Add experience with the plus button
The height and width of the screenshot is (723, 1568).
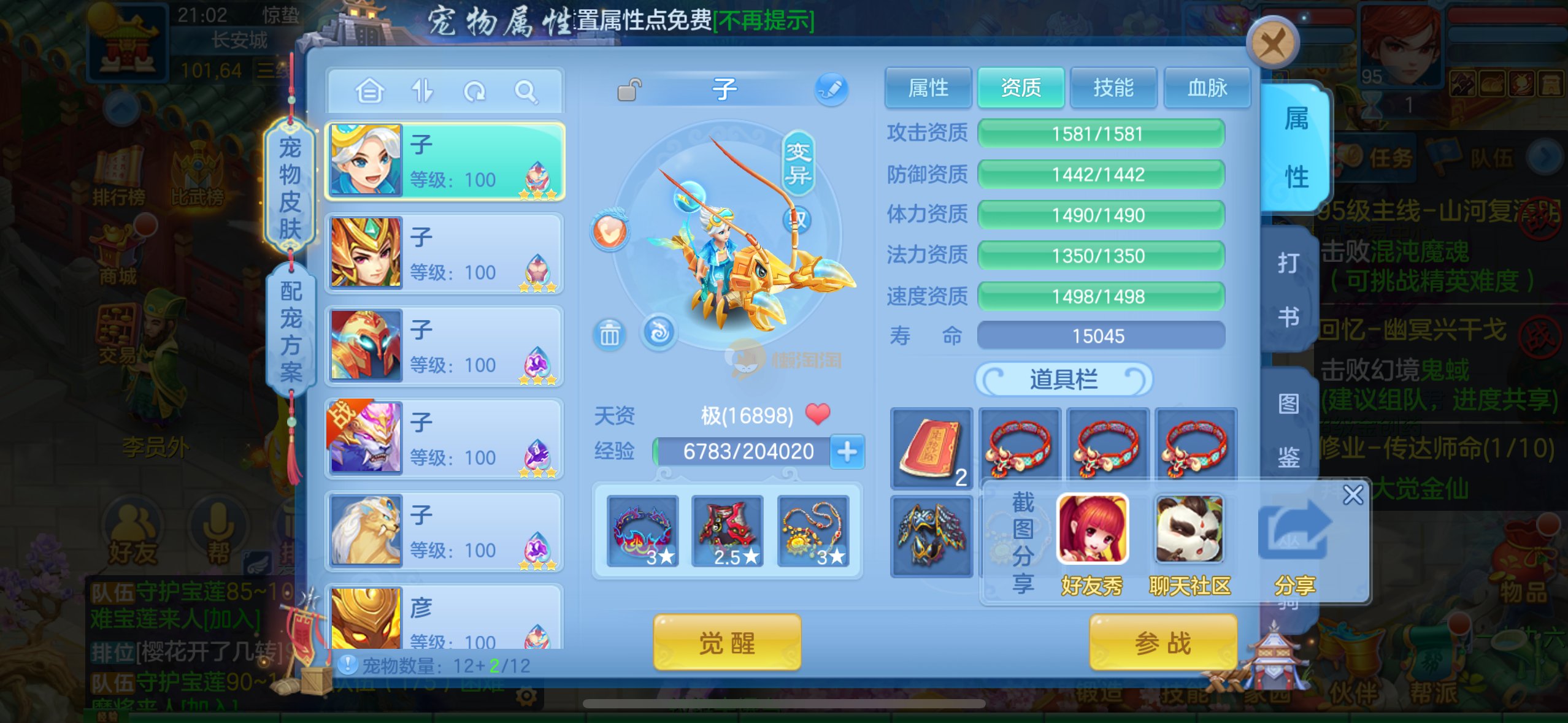click(847, 452)
